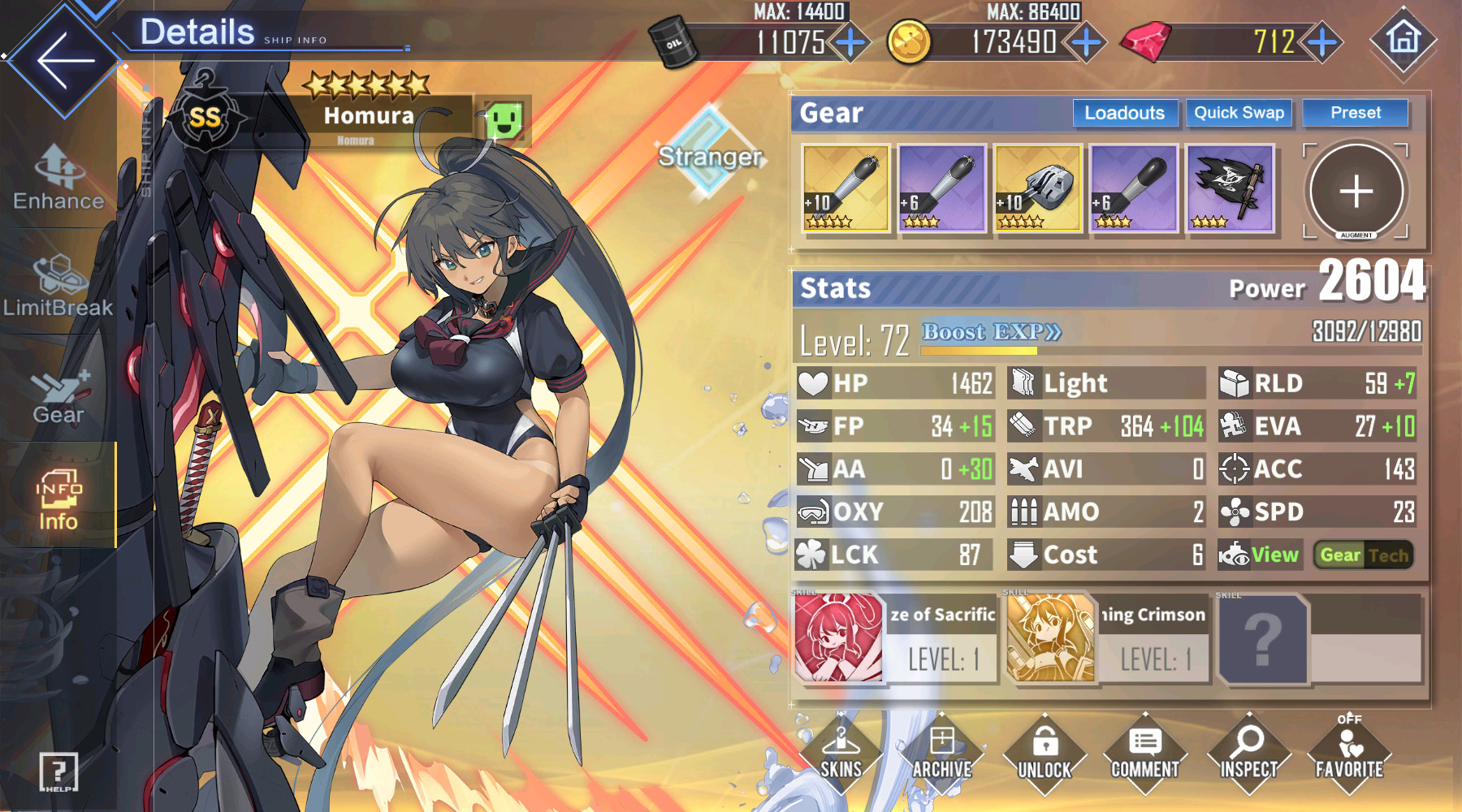The width and height of the screenshot is (1462, 812).
Task: Add an augment in the empty slot
Action: pos(1356,192)
